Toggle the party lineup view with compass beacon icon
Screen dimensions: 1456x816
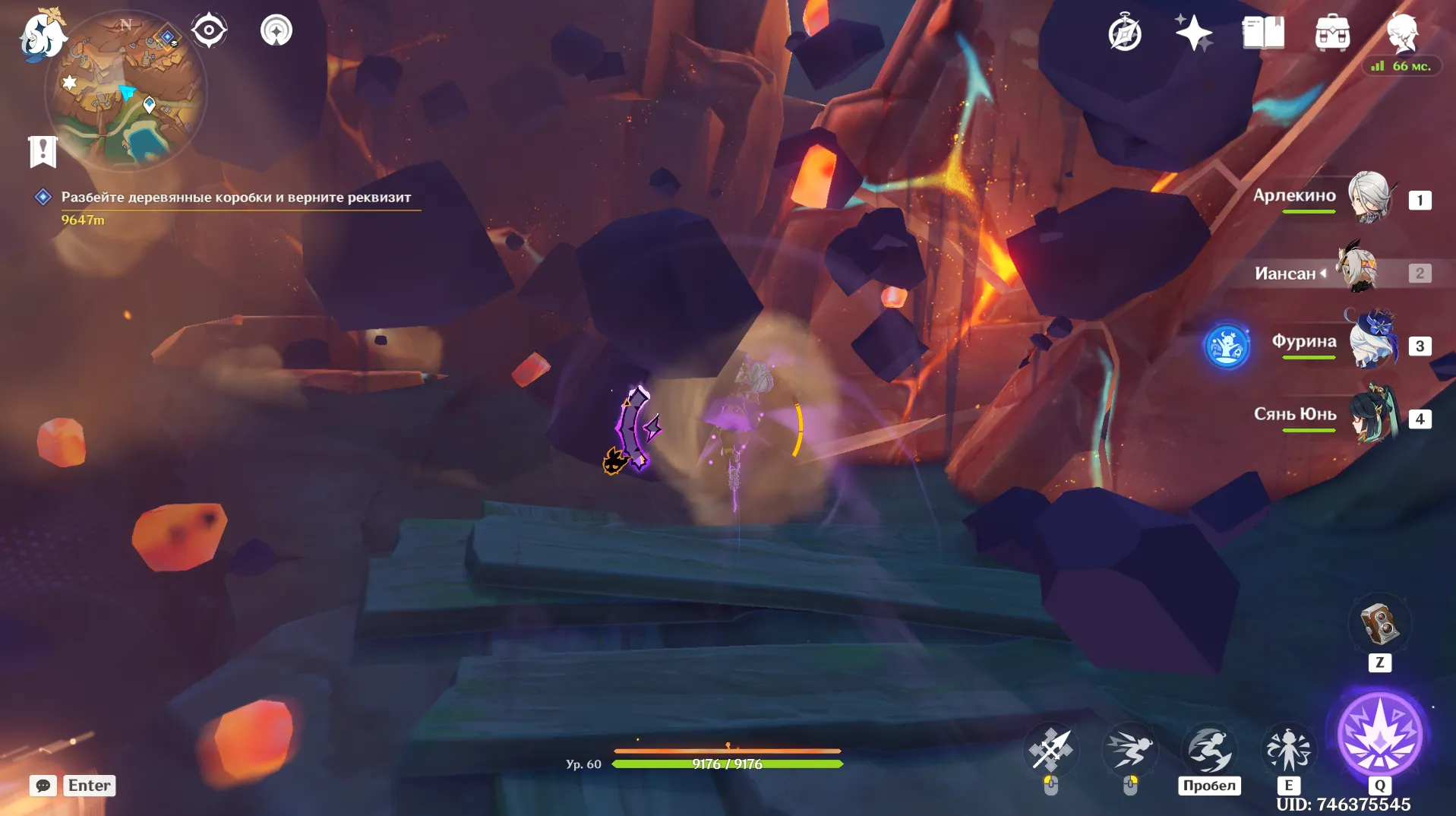[276, 30]
